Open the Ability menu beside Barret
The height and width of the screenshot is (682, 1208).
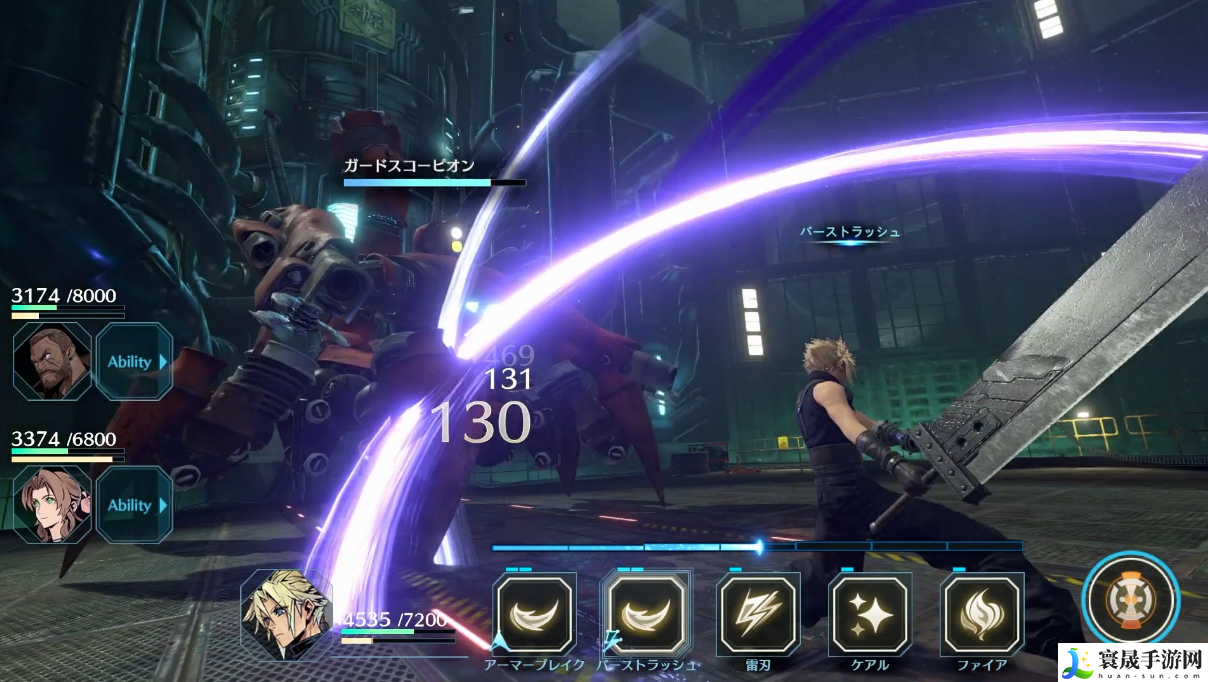133,362
